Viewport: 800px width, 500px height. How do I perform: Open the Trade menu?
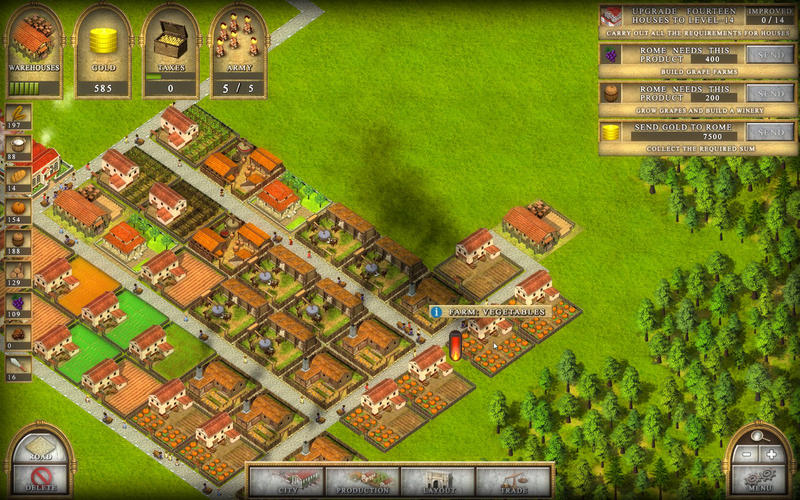[x=514, y=480]
